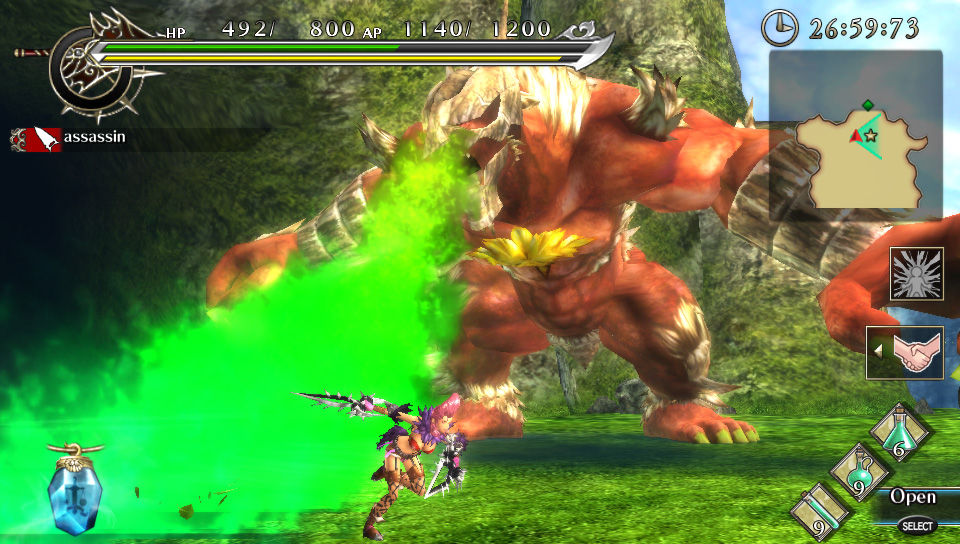This screenshot has height=544, width=960.
Task: Select the assassin class badge
Action: (37, 139)
